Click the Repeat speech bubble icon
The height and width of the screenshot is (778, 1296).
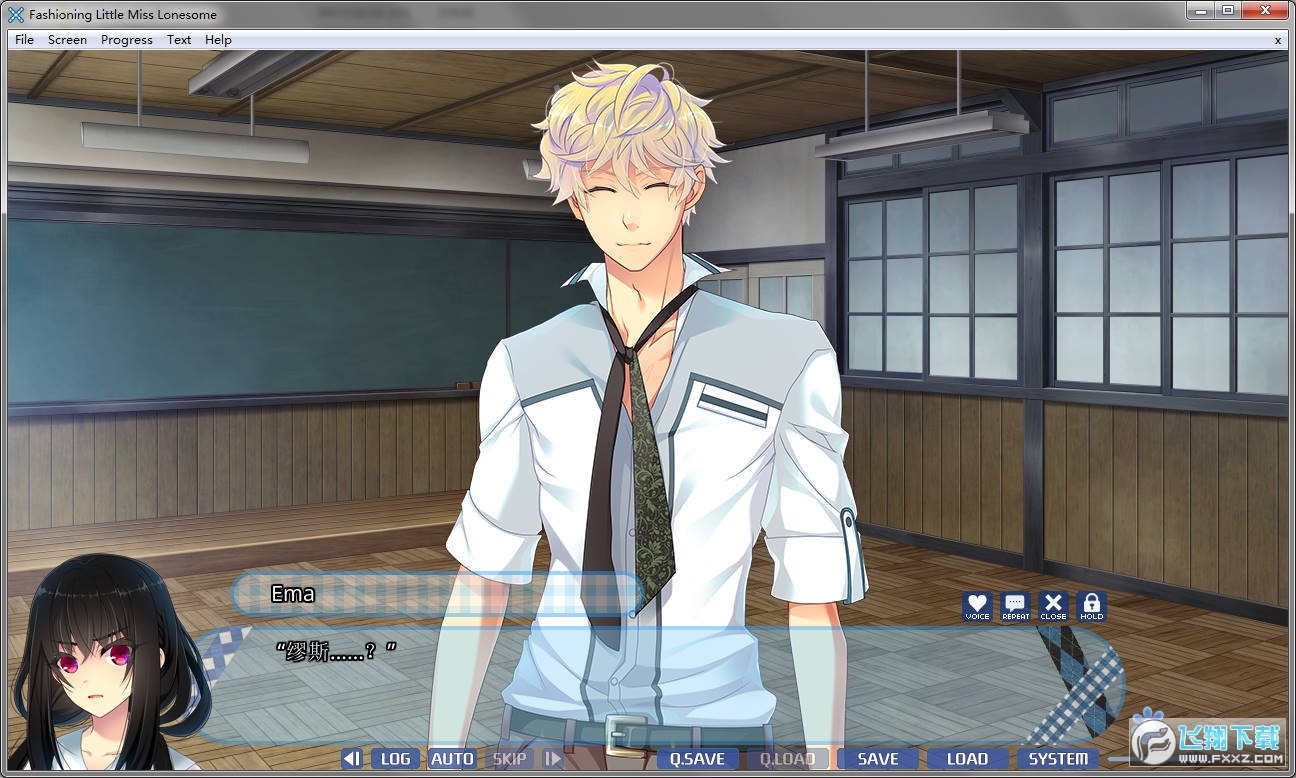pos(1015,605)
